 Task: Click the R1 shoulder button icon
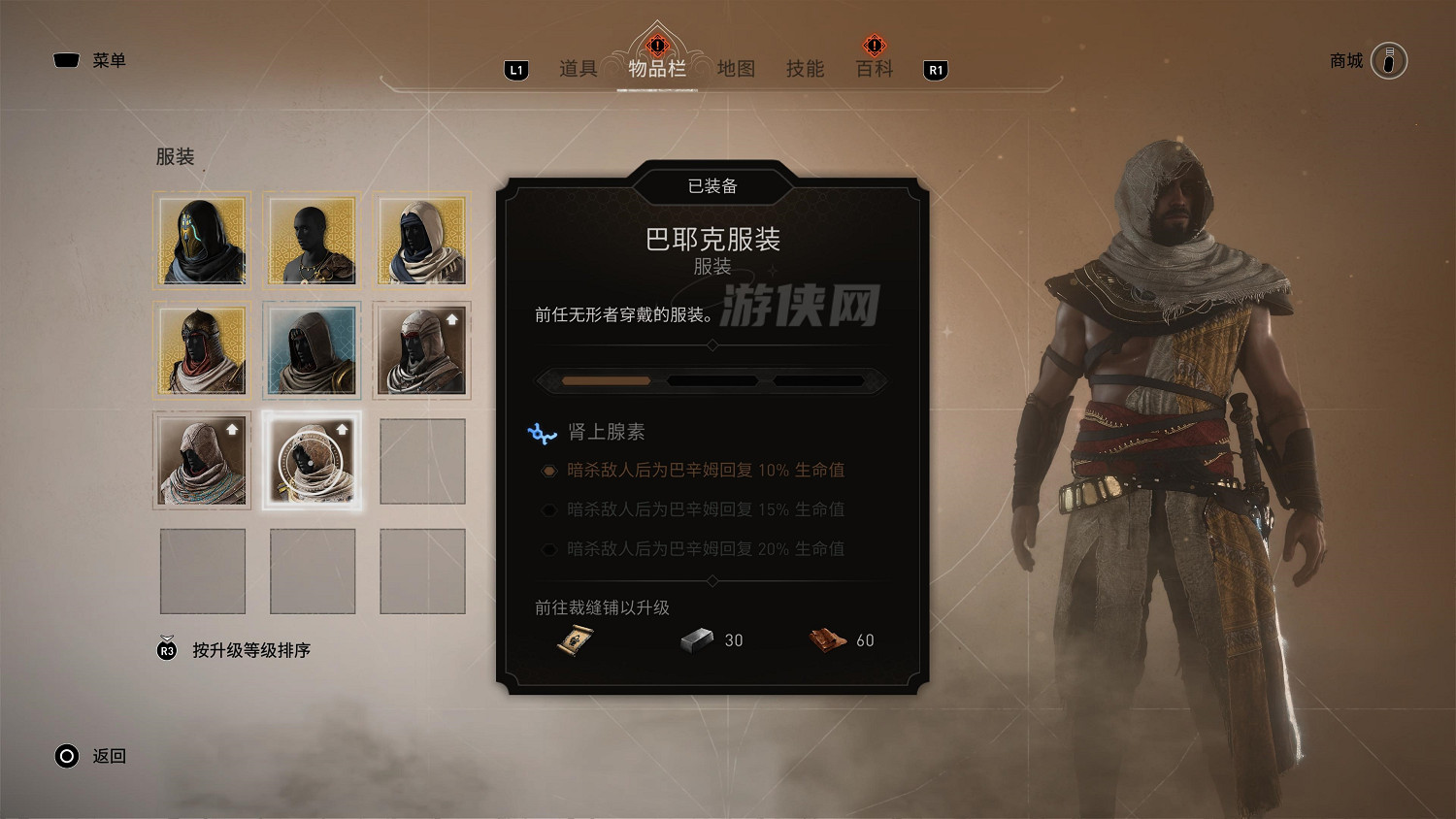tap(936, 69)
